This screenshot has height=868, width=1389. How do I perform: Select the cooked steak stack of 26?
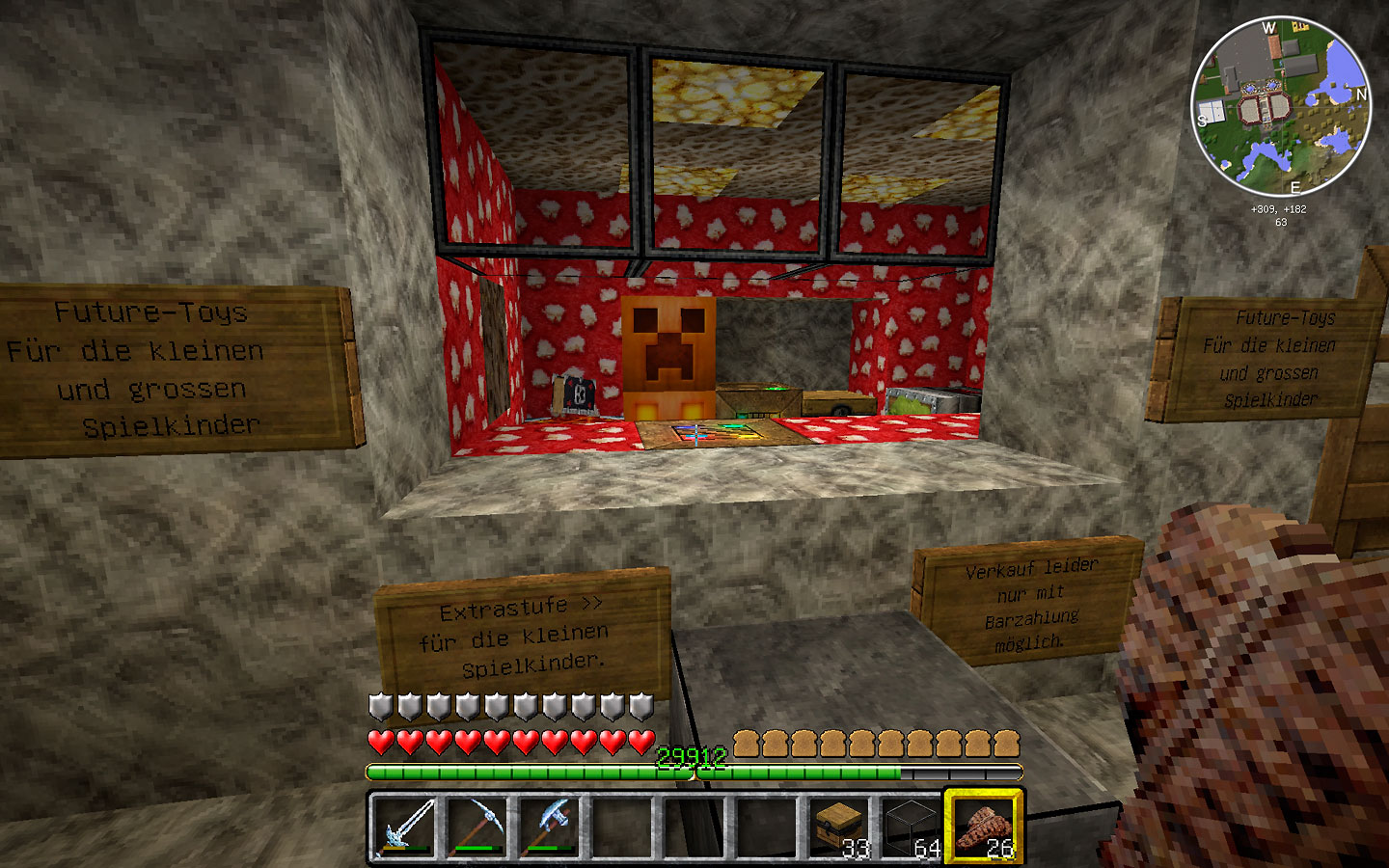tap(983, 827)
